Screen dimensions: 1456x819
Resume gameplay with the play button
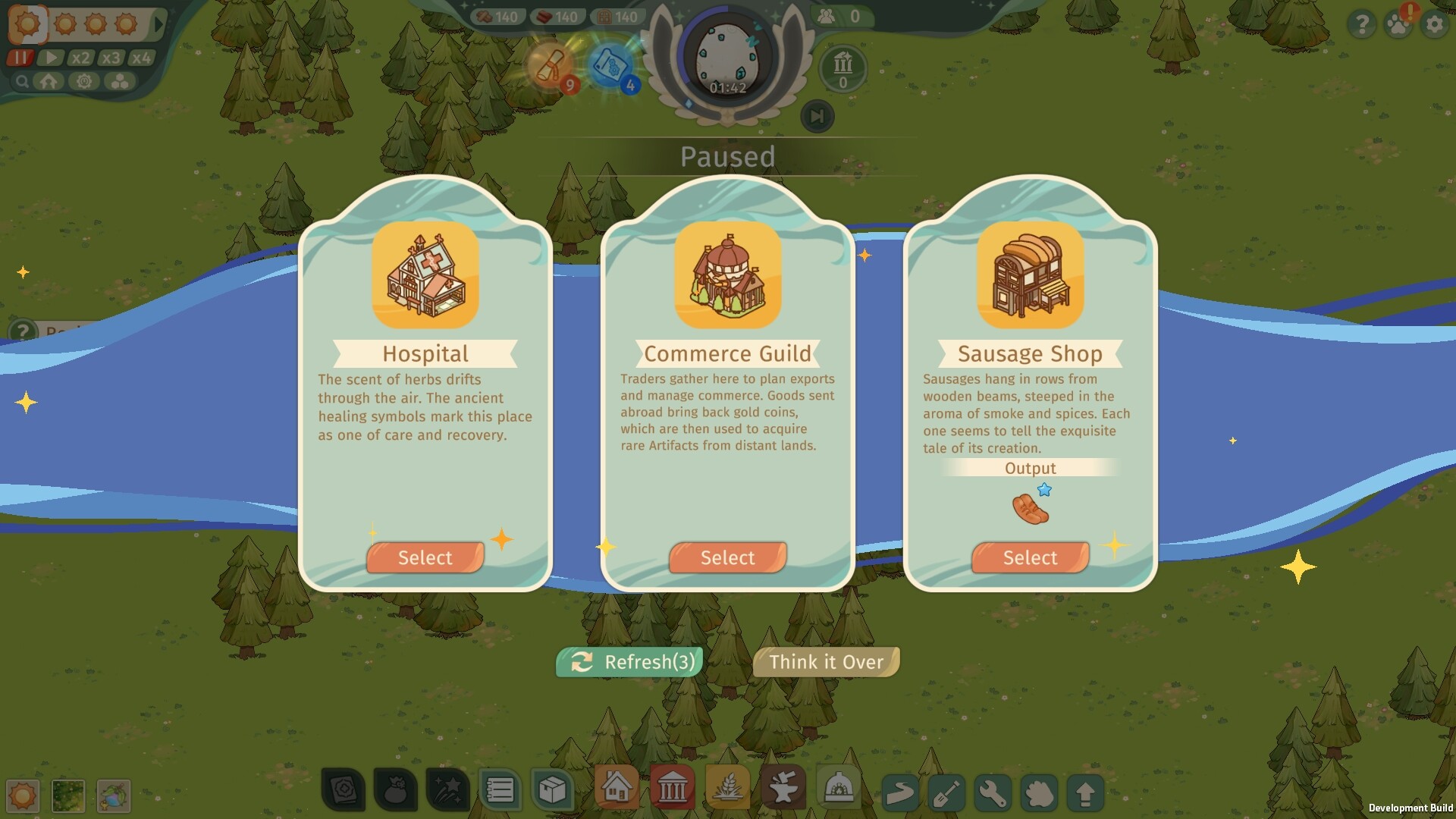click(52, 57)
